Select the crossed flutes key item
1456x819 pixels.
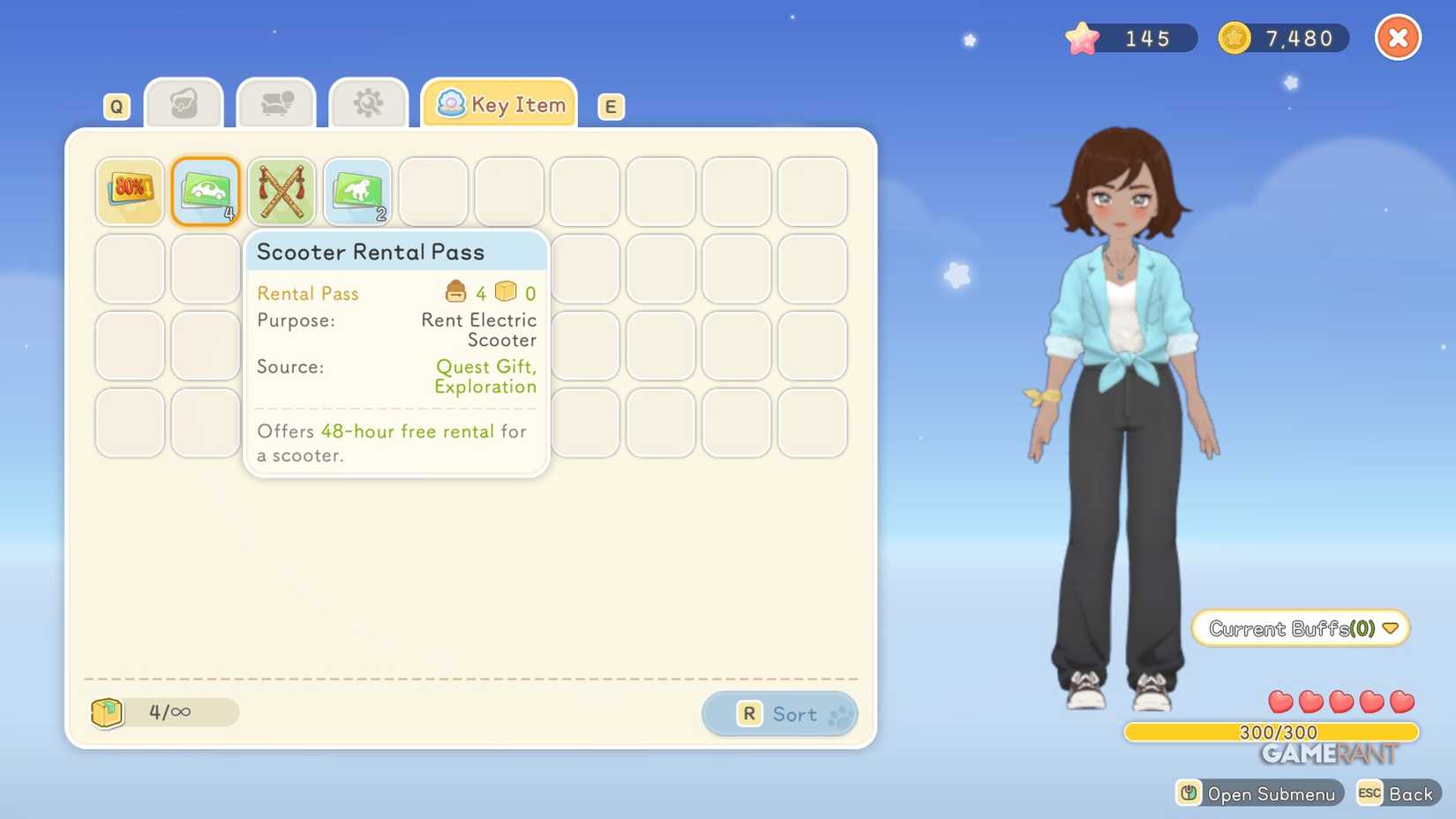tap(281, 190)
